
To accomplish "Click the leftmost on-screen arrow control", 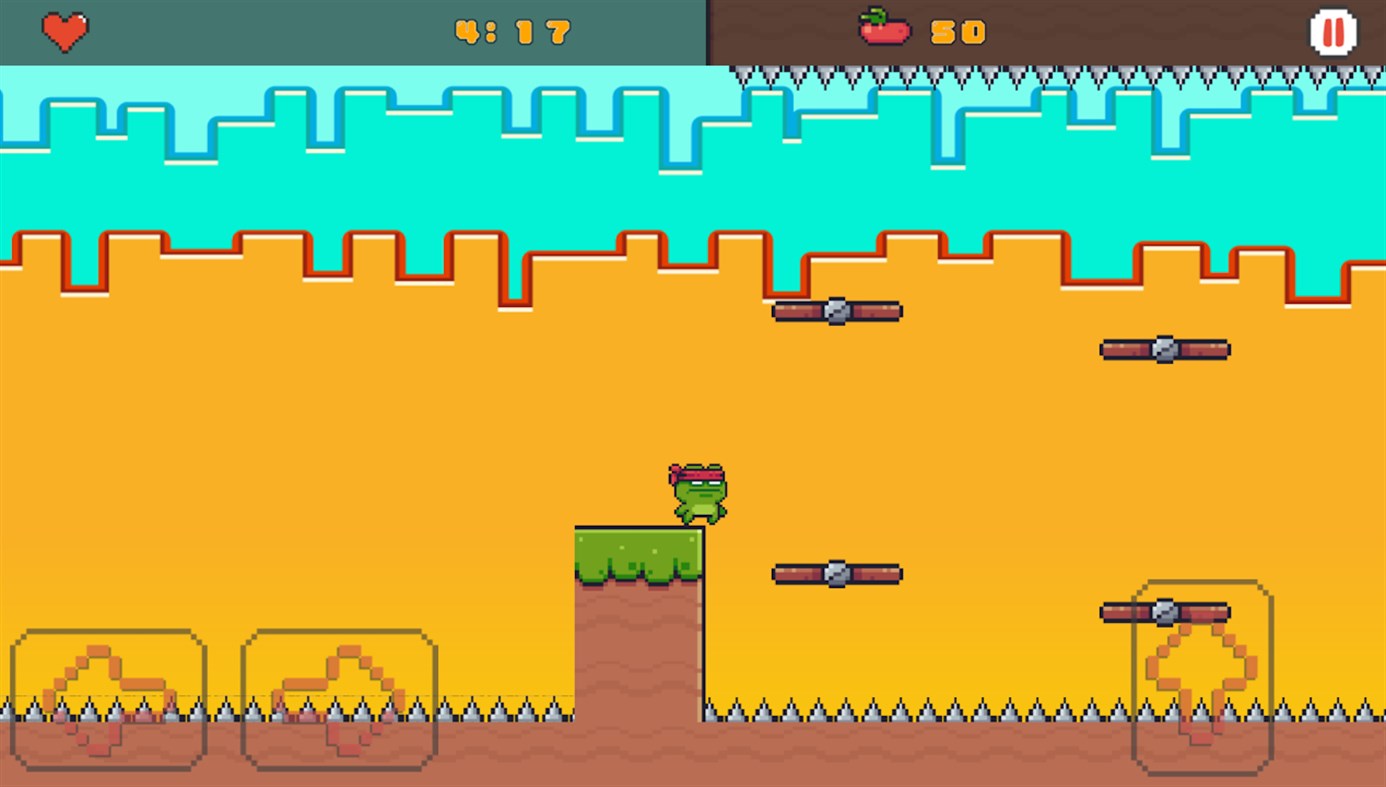I will (x=108, y=698).
